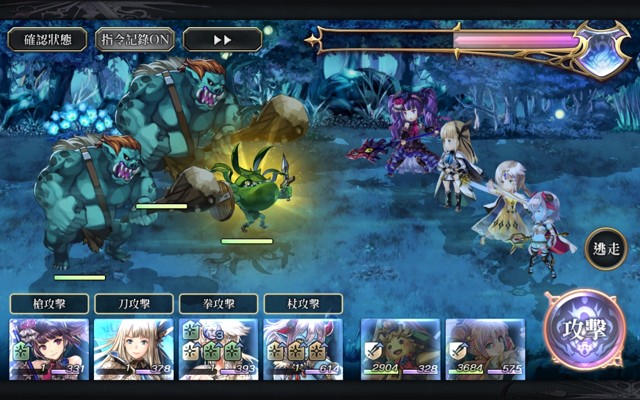Image resolution: width=640 pixels, height=400 pixels.
Task: Select the 杖攻擊 staff attack command
Action: (x=304, y=303)
